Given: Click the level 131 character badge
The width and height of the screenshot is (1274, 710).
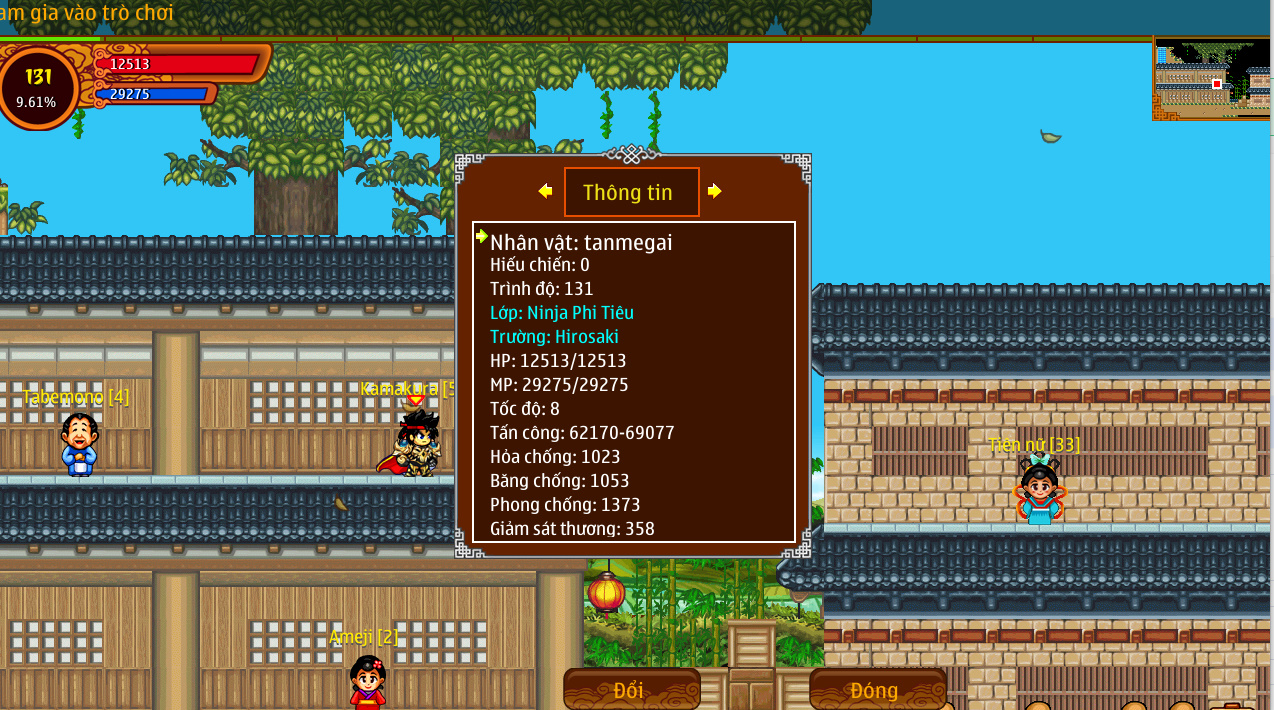Looking at the screenshot, I should point(38,87).
